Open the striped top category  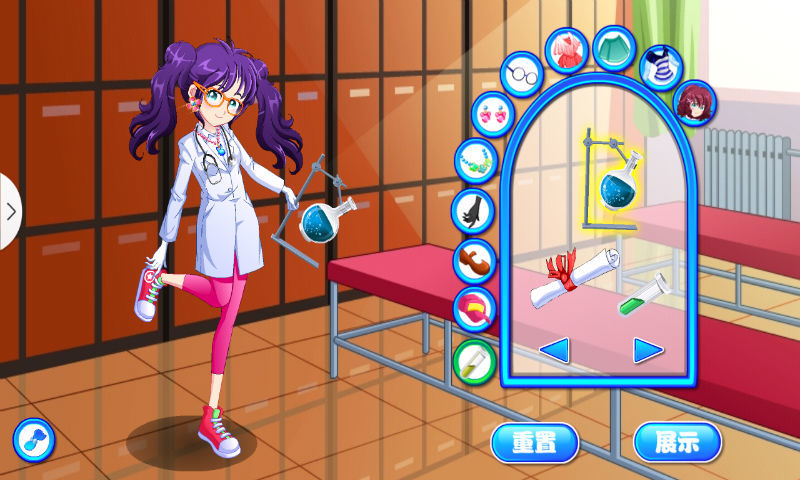tap(661, 66)
